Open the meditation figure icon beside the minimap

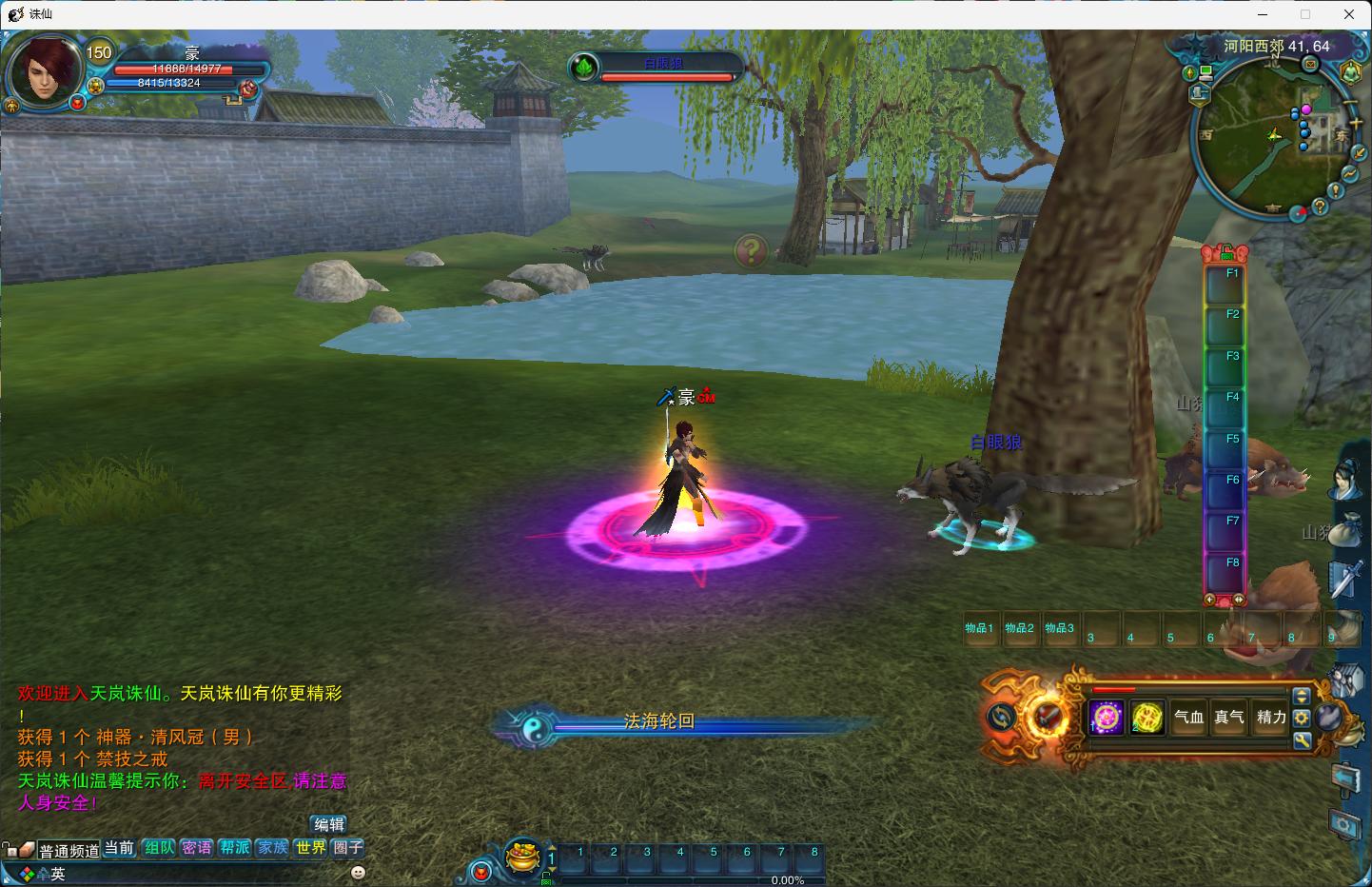click(x=1351, y=72)
